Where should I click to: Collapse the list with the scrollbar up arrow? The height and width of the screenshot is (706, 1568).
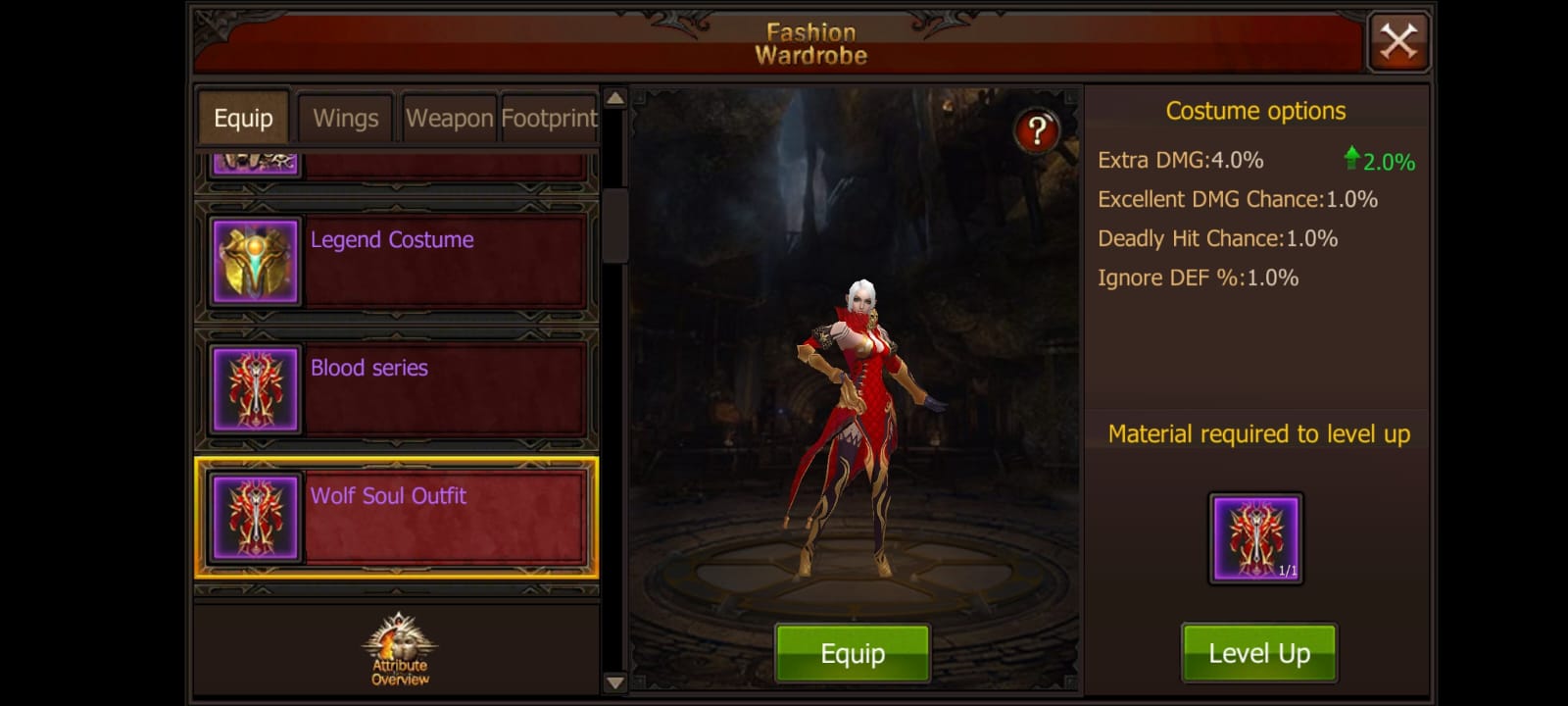[613, 98]
